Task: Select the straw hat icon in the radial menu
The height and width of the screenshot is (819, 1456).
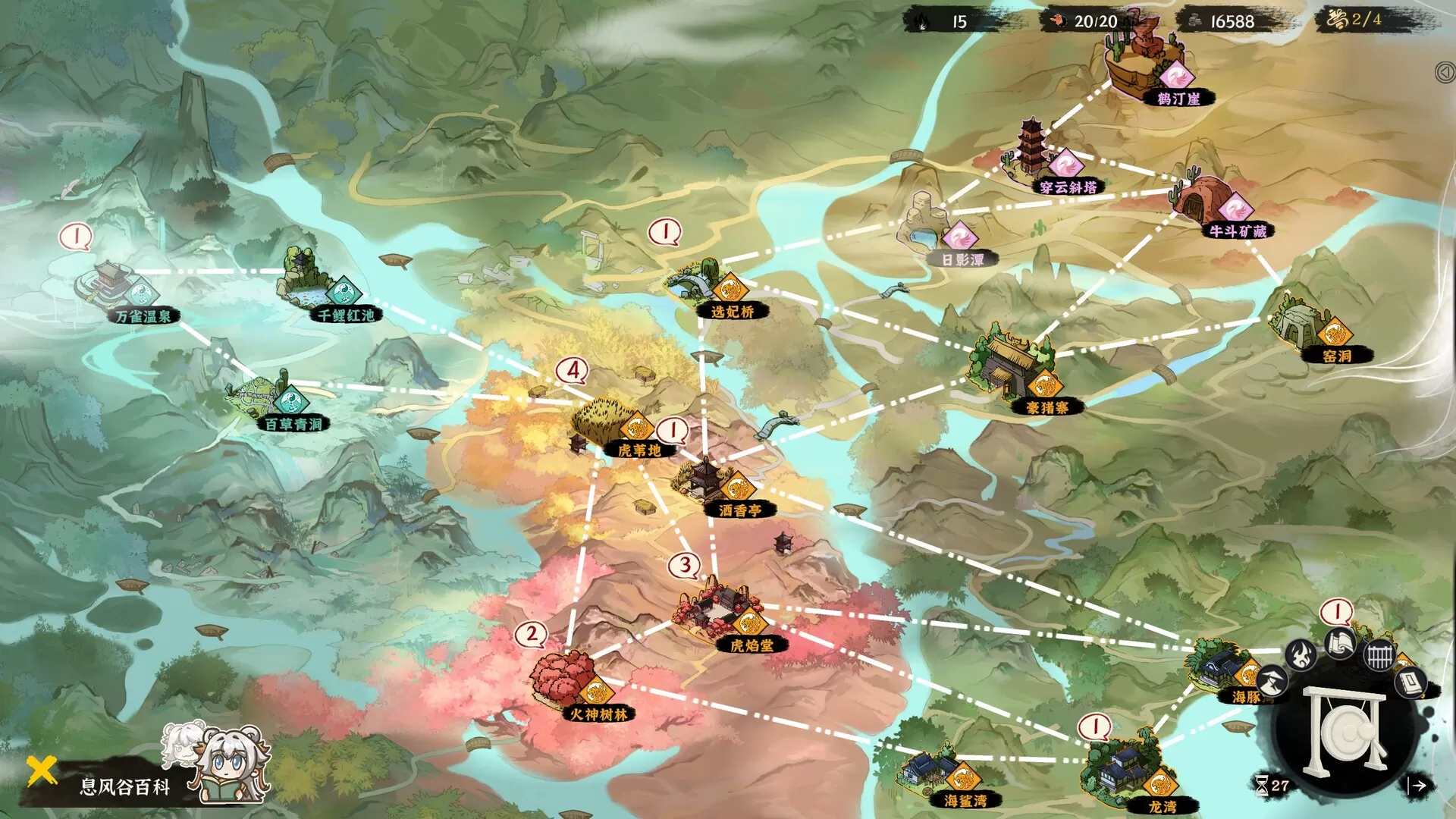Action: (1270, 681)
